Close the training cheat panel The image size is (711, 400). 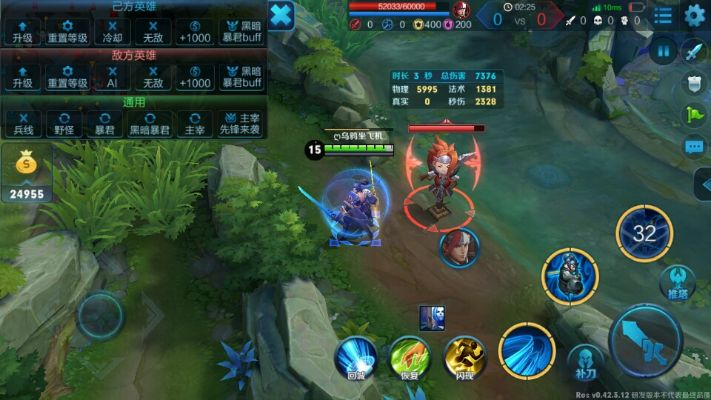283,16
